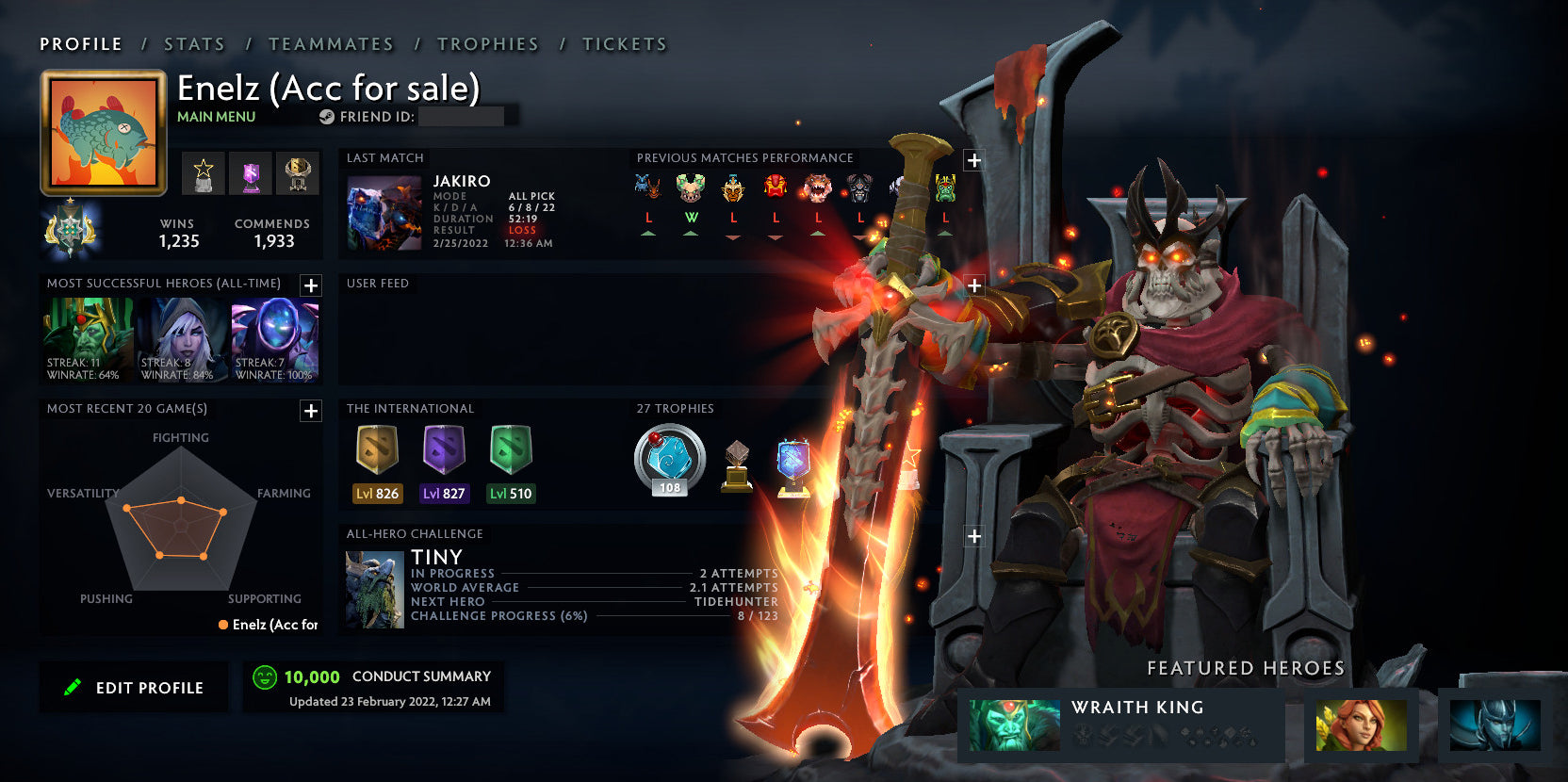1568x782 pixels.
Task: Select the Drow Ranger successful hero icon
Action: tap(180, 334)
